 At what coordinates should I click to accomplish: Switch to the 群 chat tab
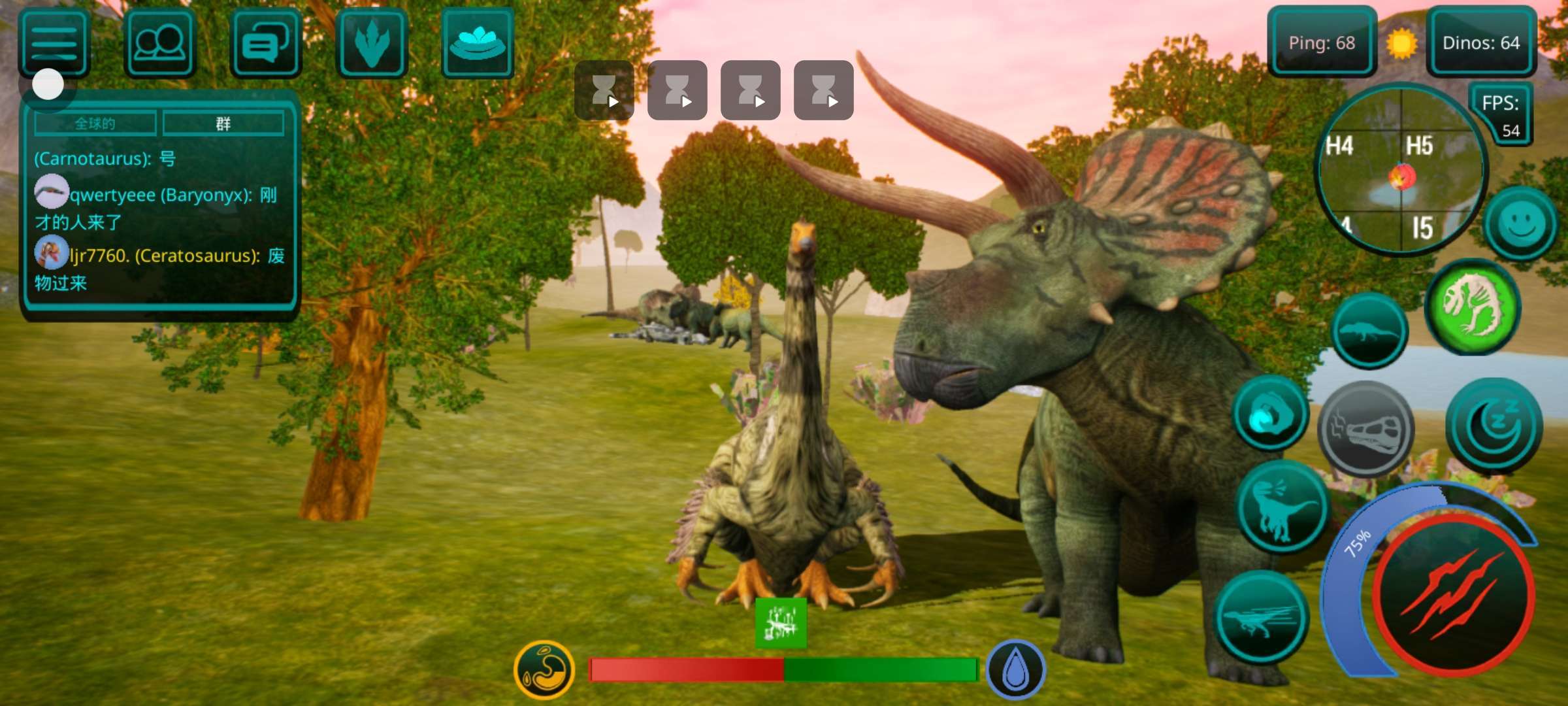[223, 124]
